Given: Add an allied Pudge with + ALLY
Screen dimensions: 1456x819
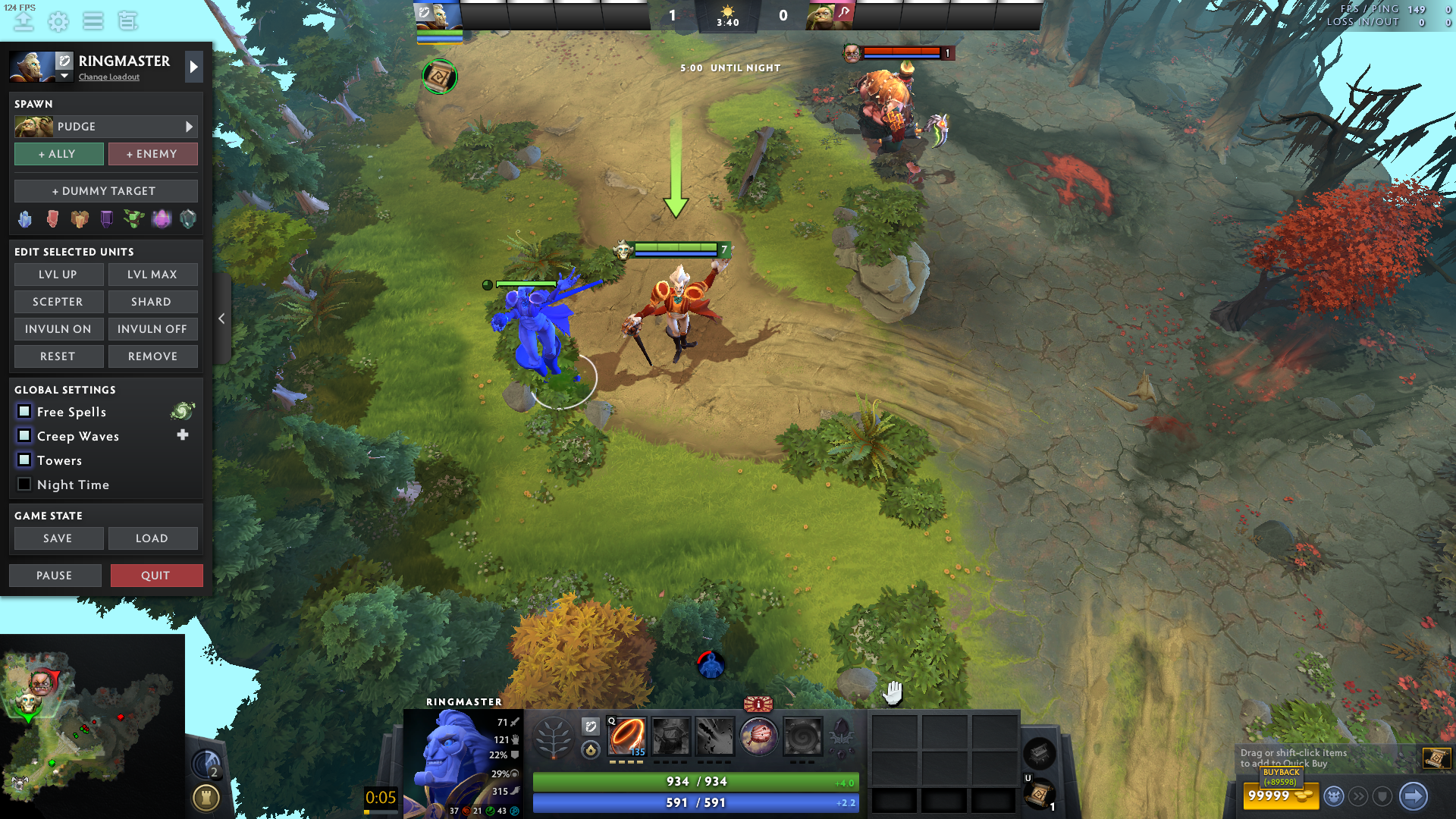Looking at the screenshot, I should click(x=58, y=154).
